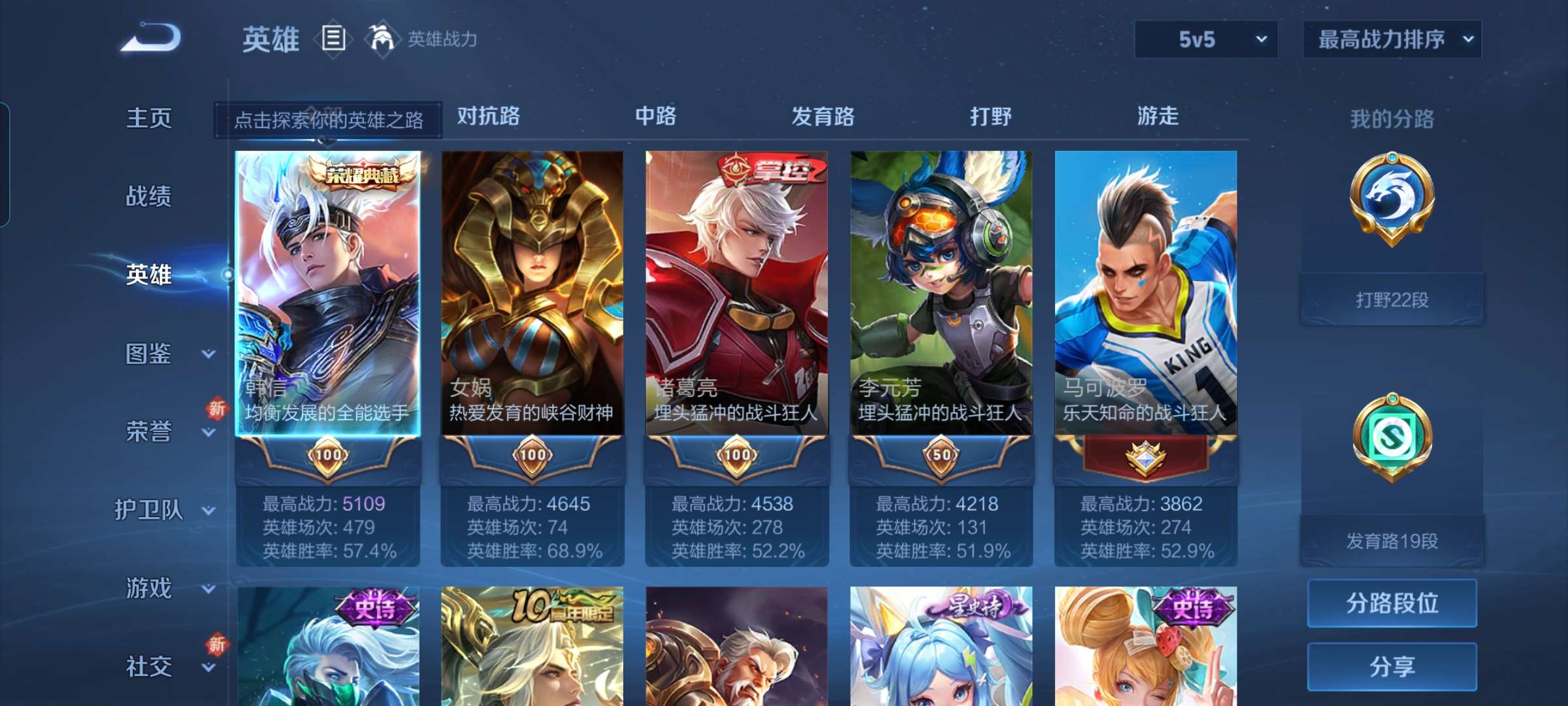Select 中路 to filter mid lane heroes
1568x706 pixels.
tap(655, 116)
